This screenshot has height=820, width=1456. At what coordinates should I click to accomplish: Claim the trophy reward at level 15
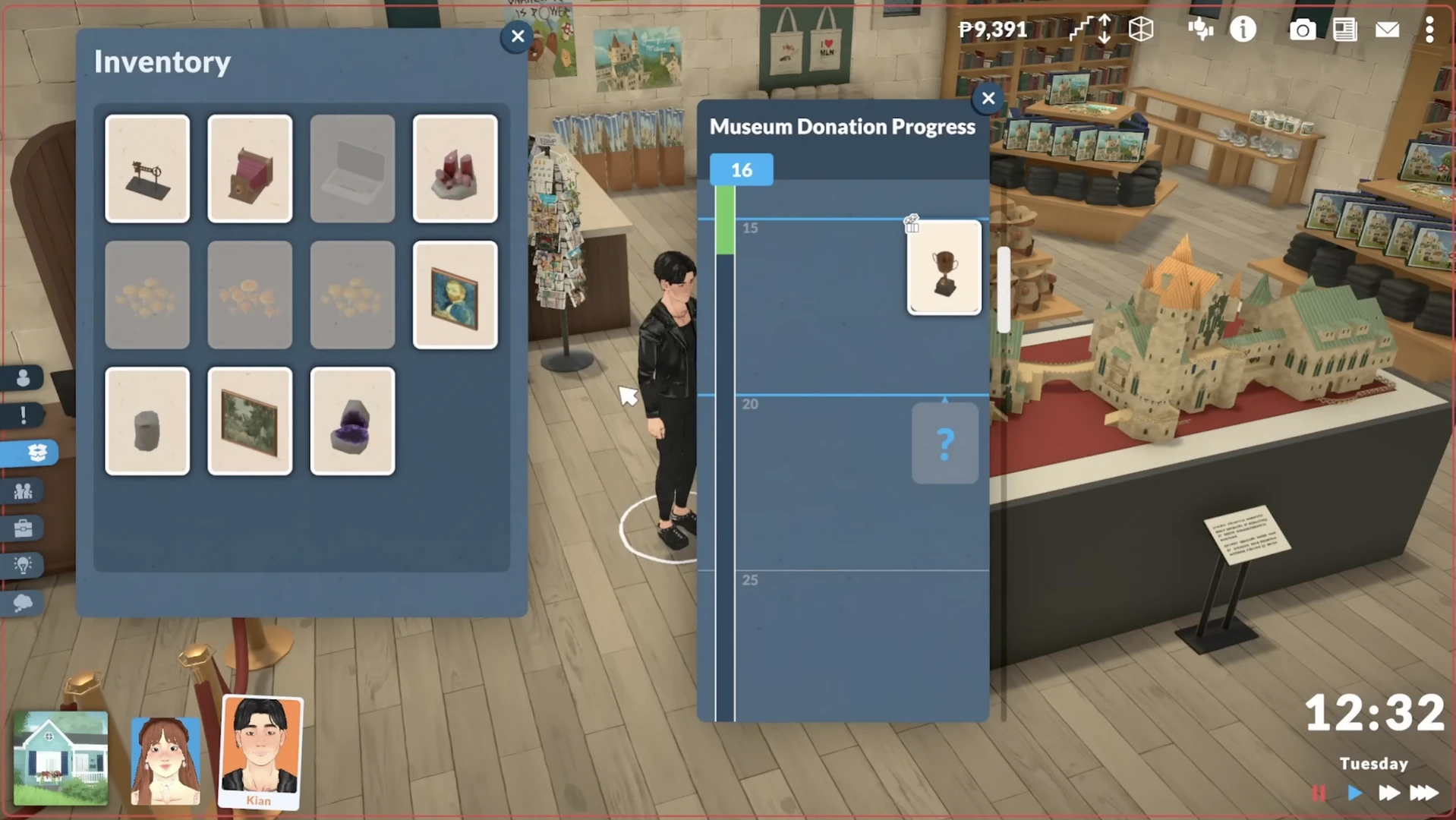(944, 268)
